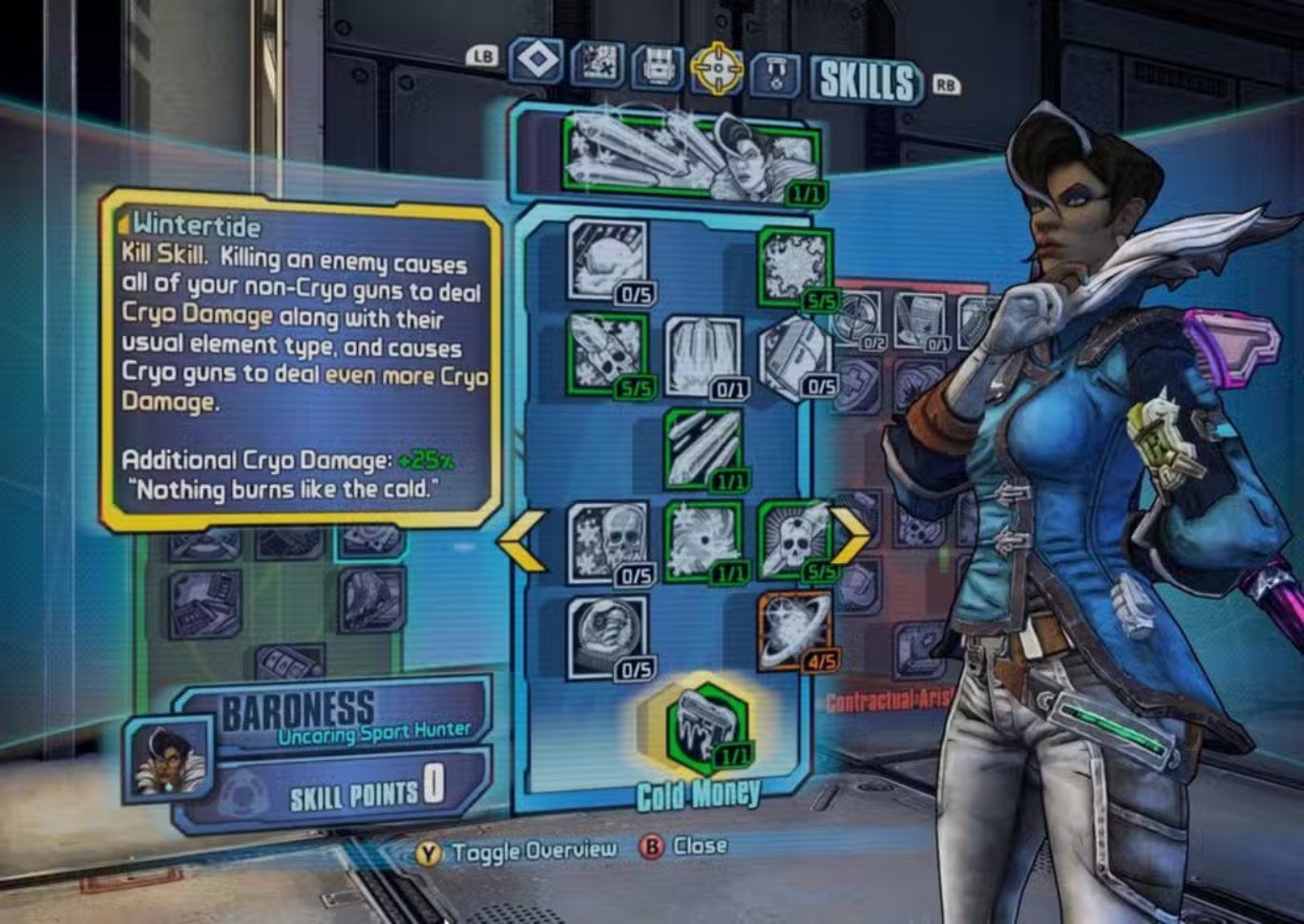Open the diamond-icon tab in the top bar
The image size is (1304, 924).
536,63
